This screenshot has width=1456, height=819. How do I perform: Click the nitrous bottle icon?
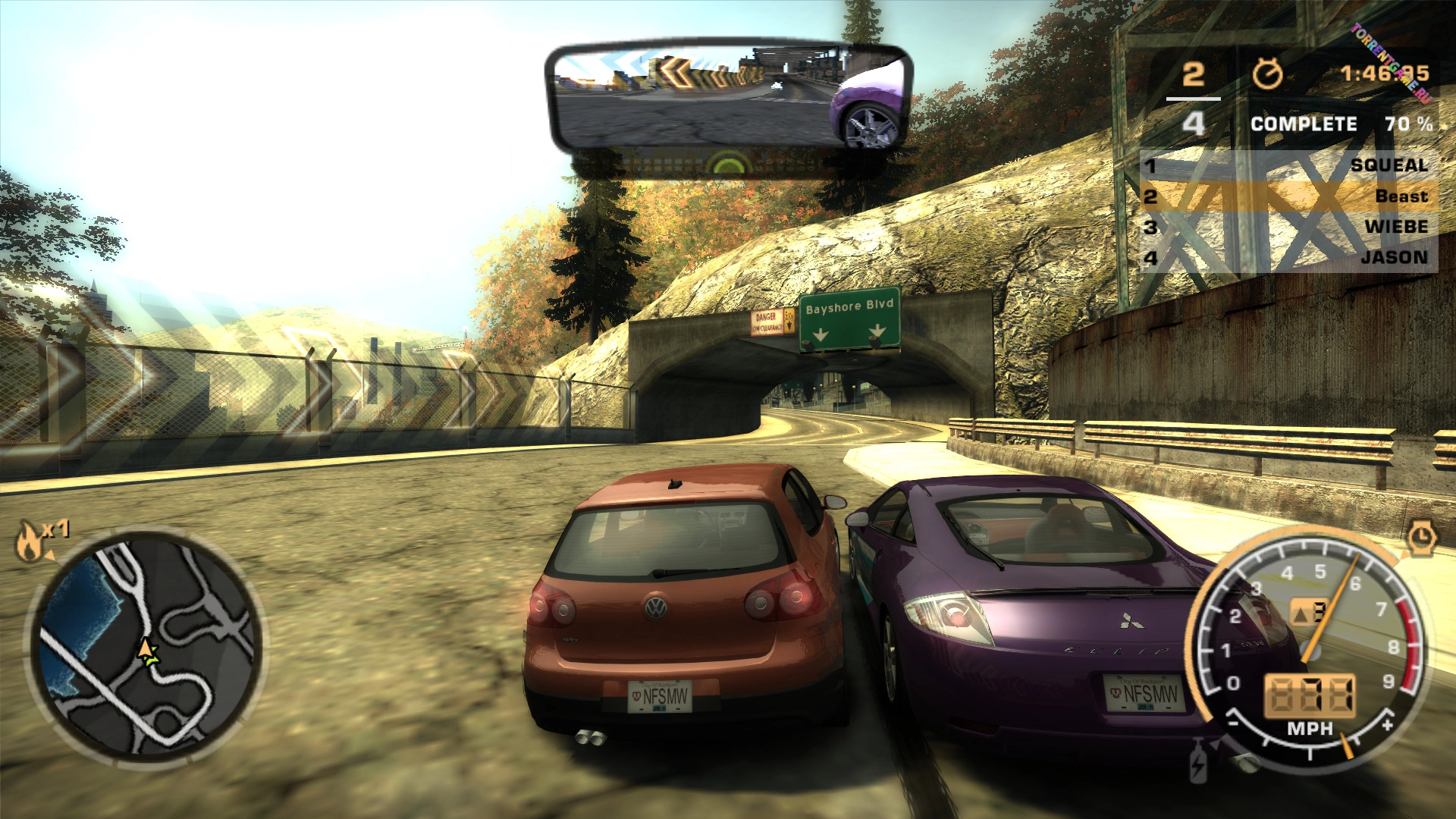tap(1198, 762)
